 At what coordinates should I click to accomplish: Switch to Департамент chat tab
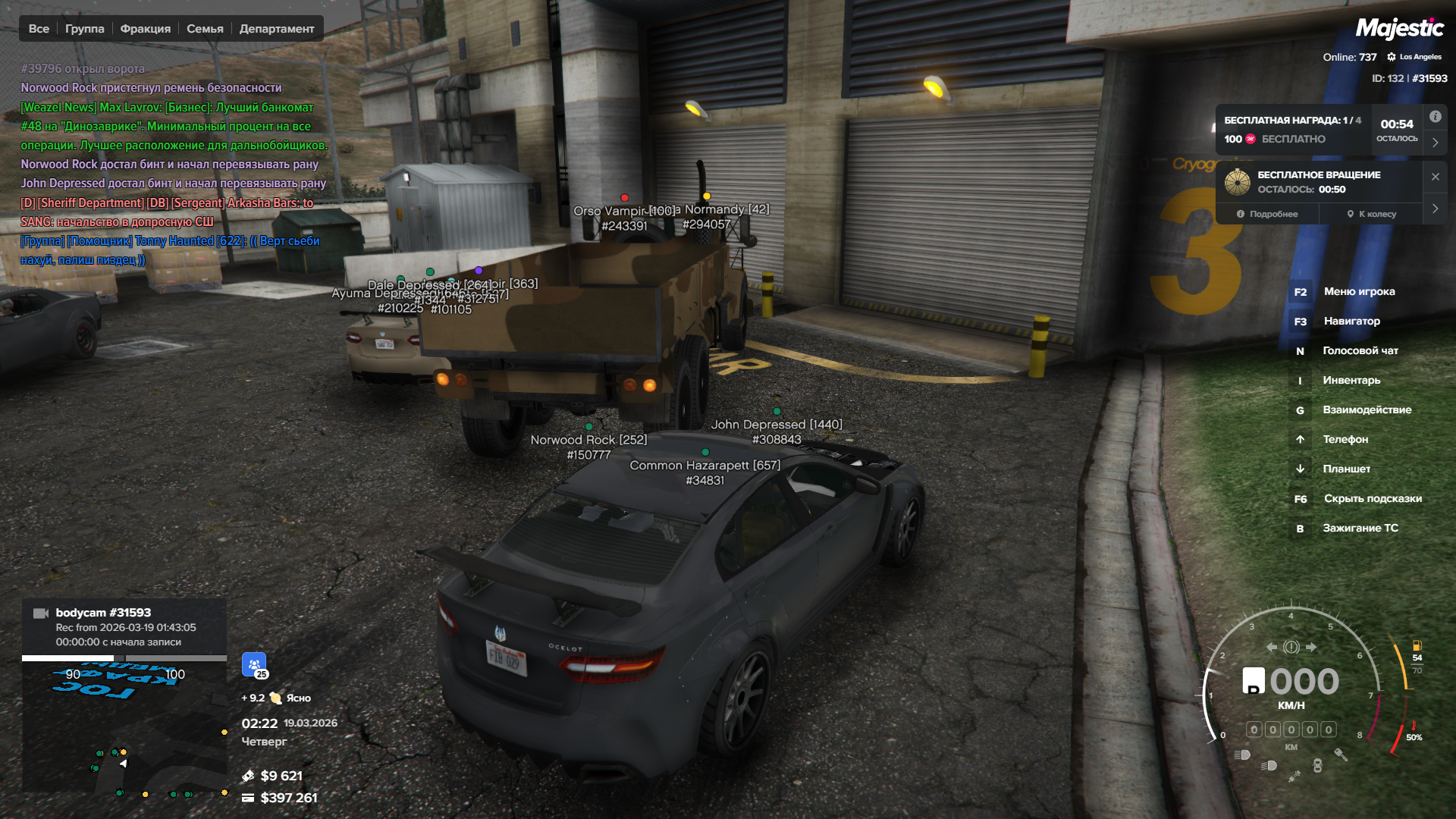tap(277, 29)
